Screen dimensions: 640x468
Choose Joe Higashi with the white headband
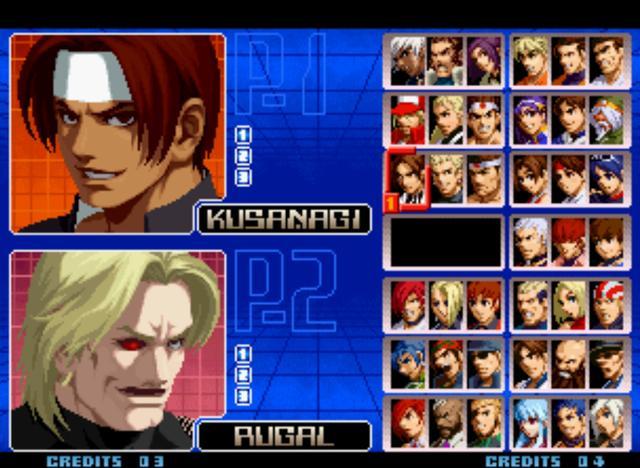tap(484, 121)
